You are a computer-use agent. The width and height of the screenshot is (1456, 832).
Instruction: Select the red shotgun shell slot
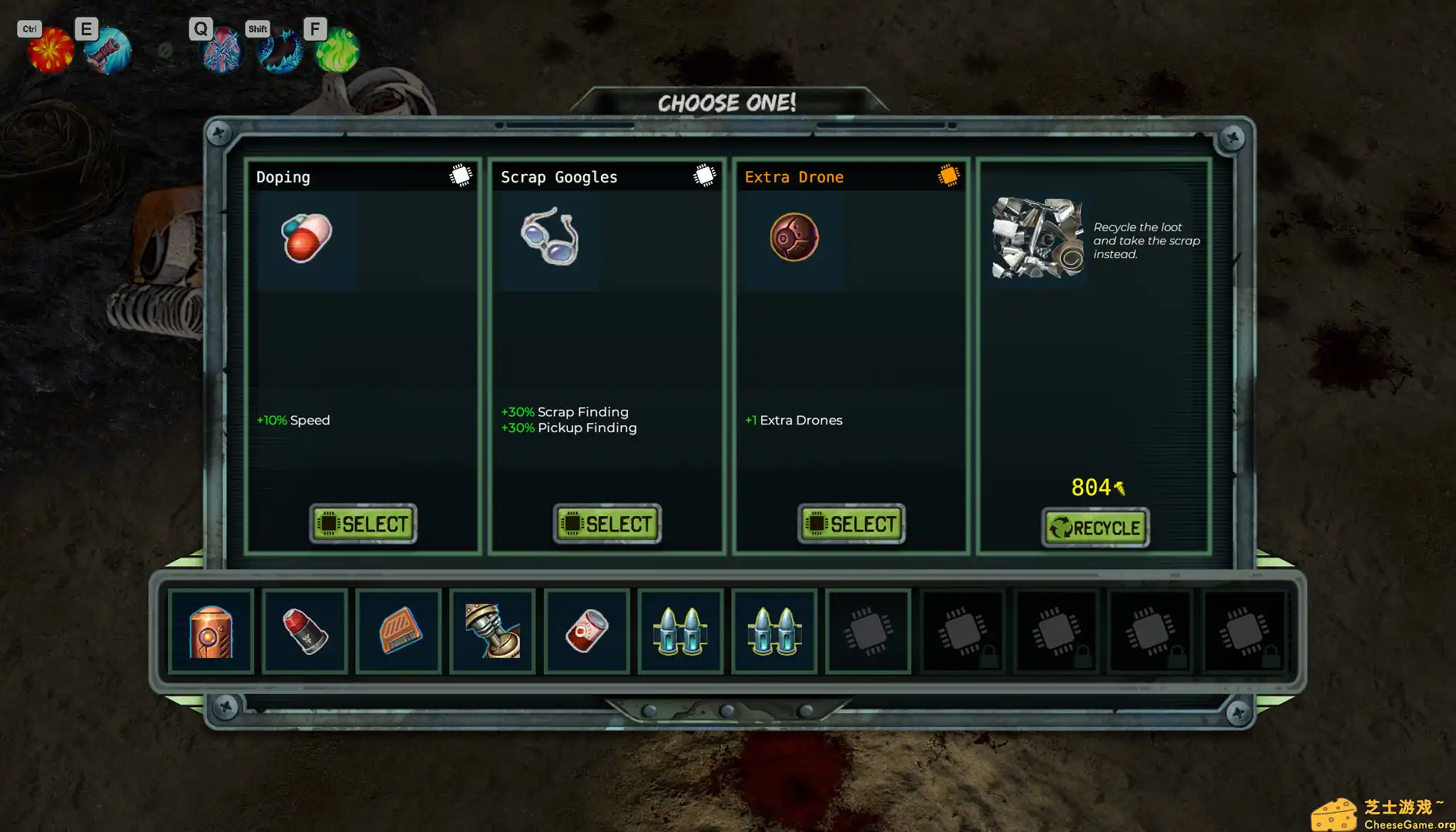[x=305, y=632]
